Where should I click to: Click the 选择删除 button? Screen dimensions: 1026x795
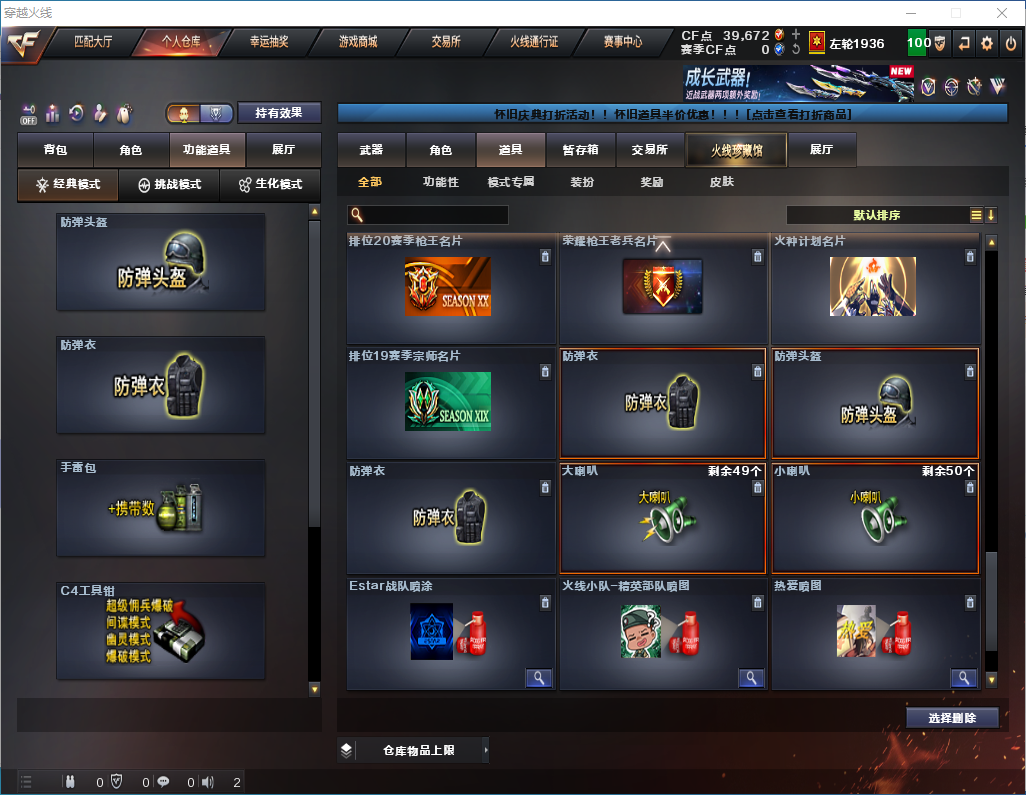point(952,718)
